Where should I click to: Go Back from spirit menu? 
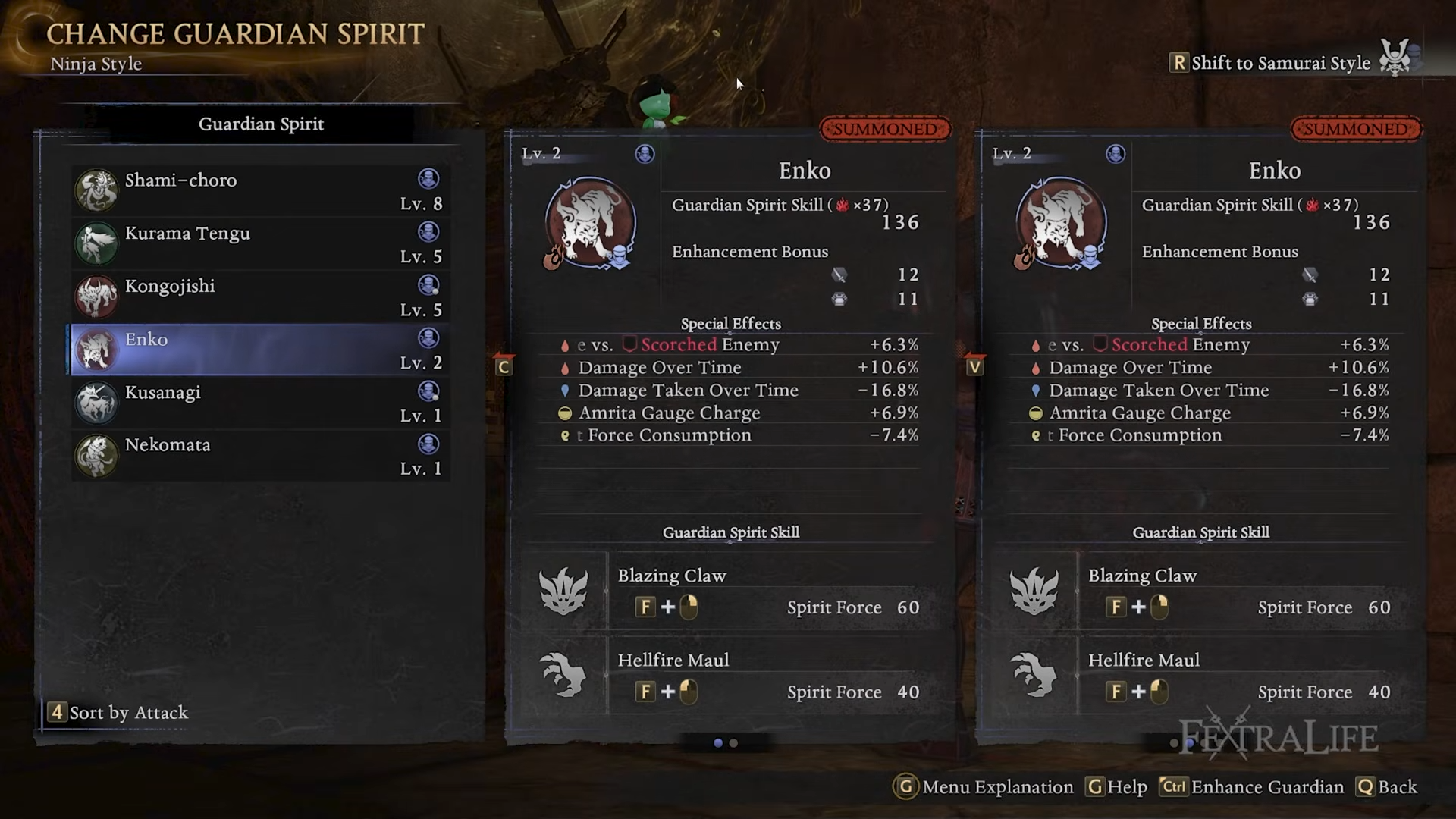[x=1388, y=787]
